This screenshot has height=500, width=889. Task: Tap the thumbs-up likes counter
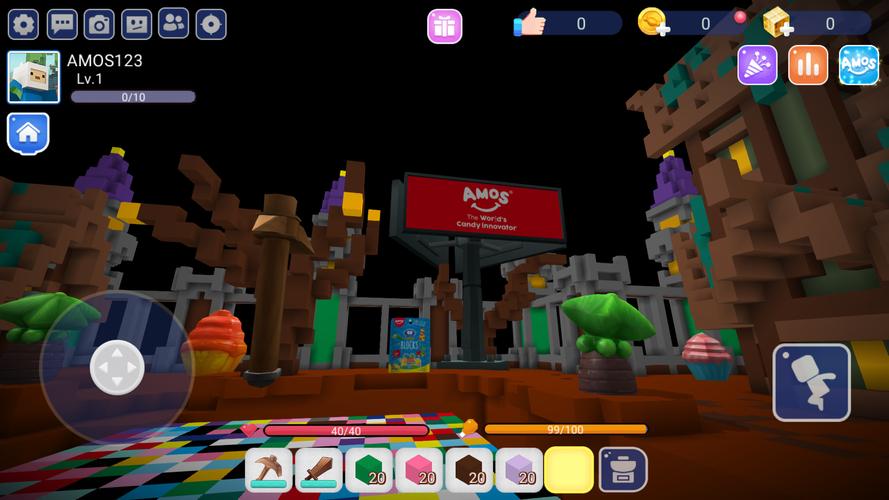click(x=530, y=23)
